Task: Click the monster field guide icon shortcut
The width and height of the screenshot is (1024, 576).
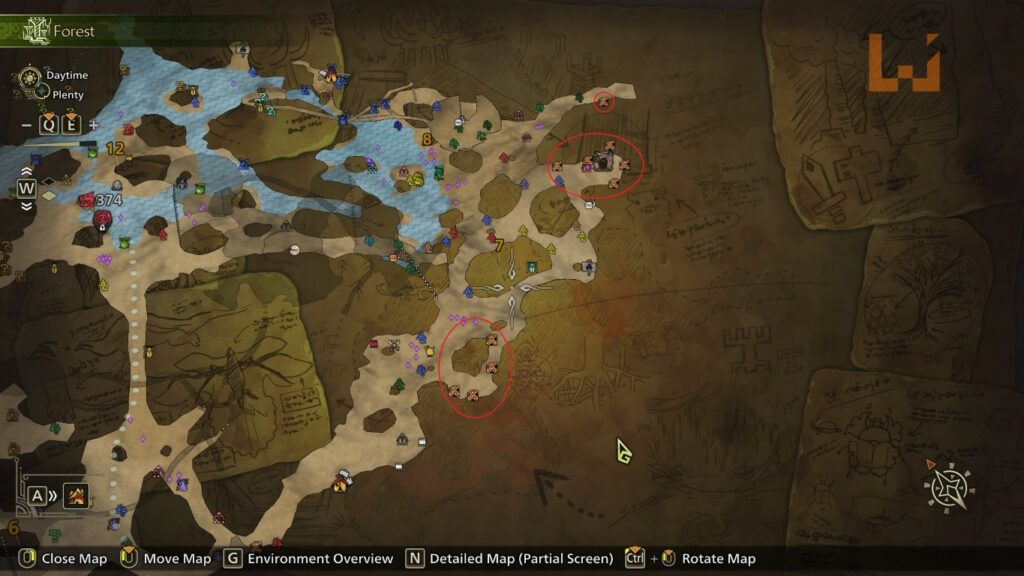Action: coord(76,494)
